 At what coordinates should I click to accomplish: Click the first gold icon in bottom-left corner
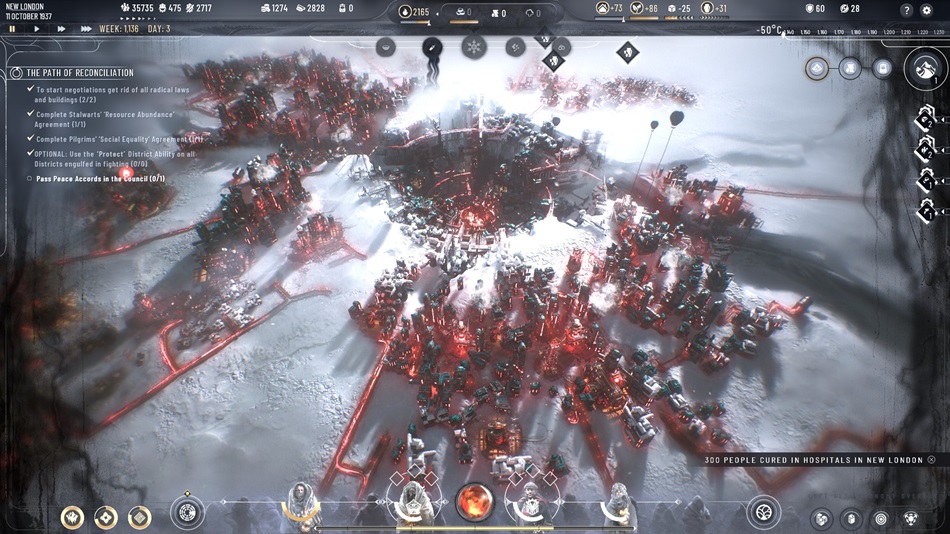click(x=72, y=517)
